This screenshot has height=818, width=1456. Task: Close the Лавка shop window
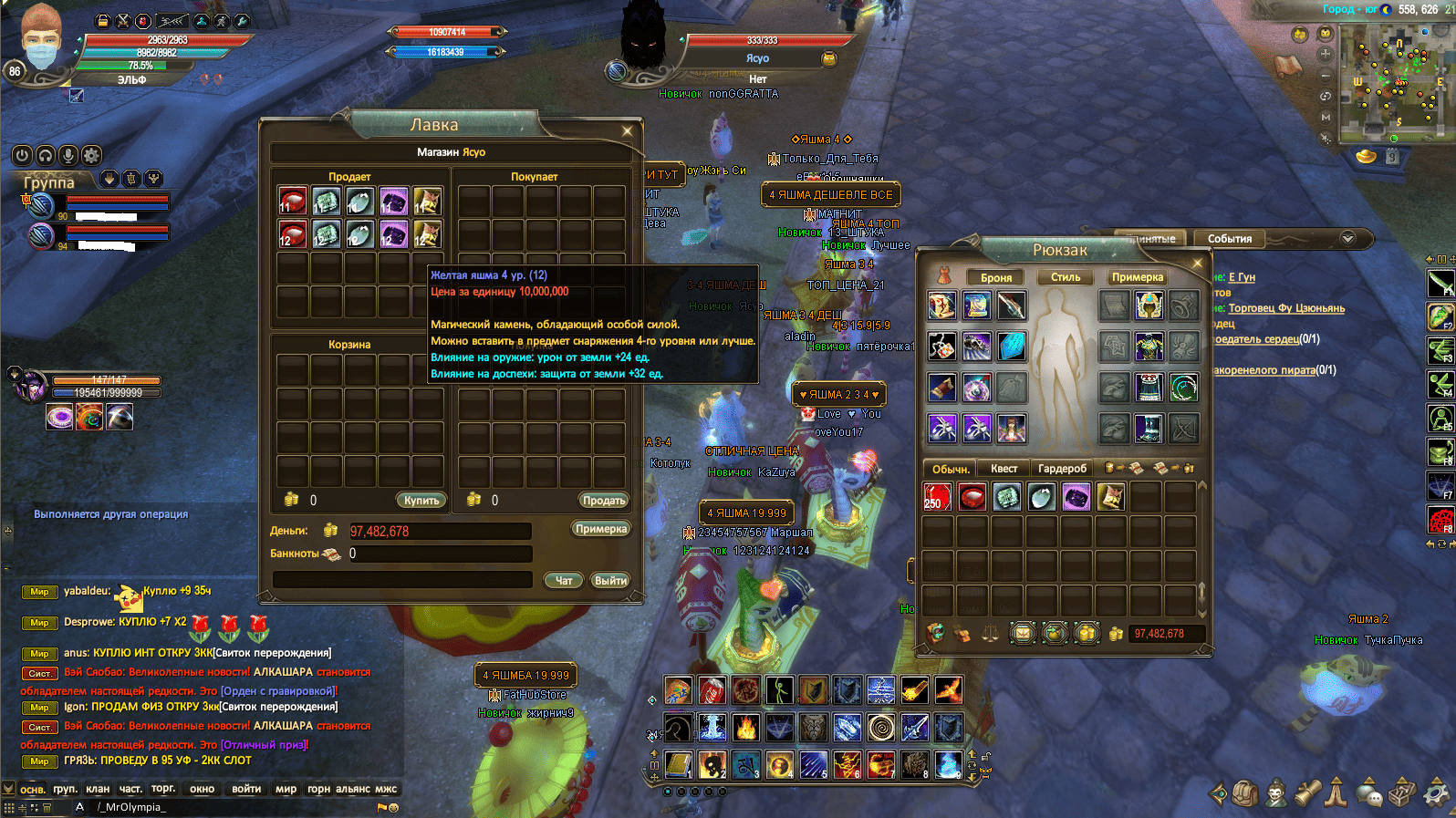pos(627,131)
